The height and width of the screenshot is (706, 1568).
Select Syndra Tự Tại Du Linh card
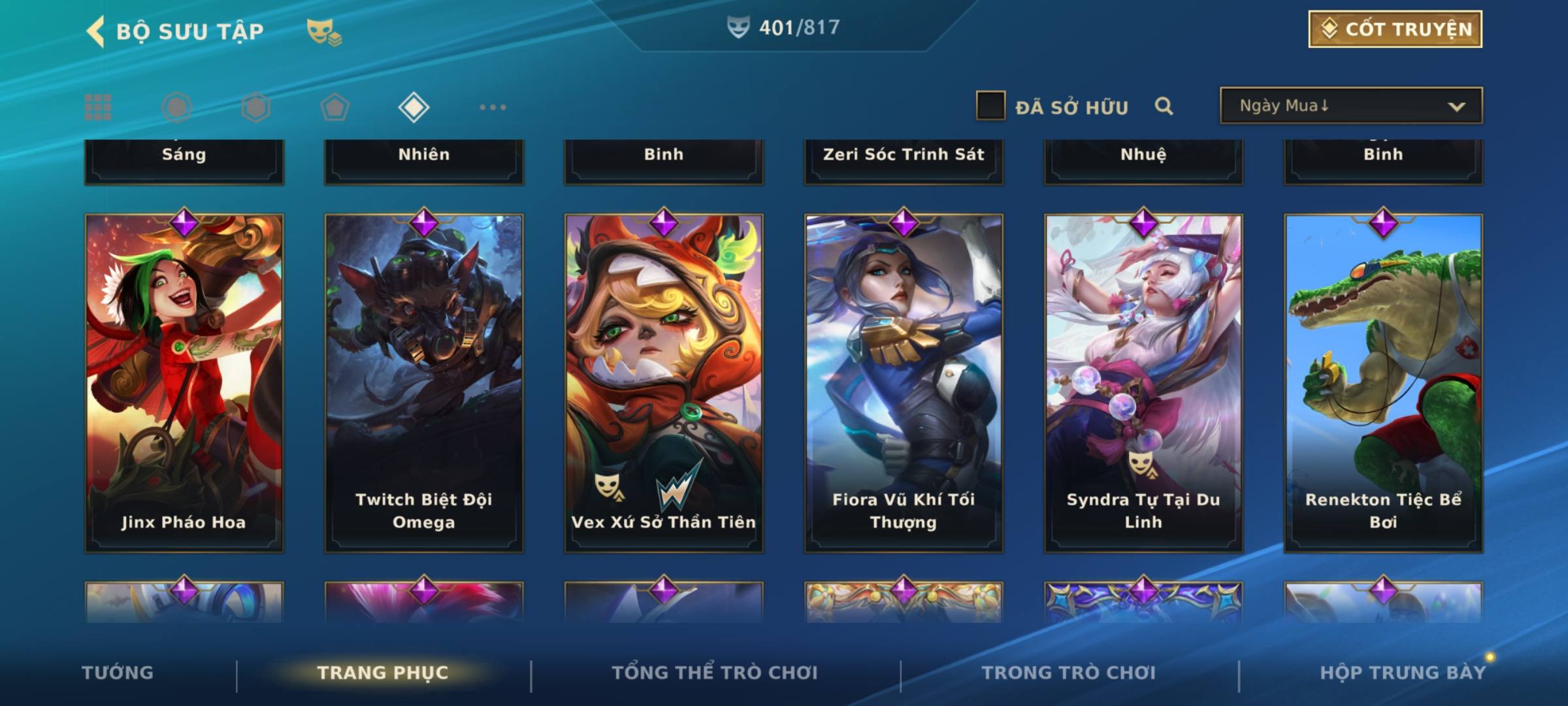pos(1143,382)
